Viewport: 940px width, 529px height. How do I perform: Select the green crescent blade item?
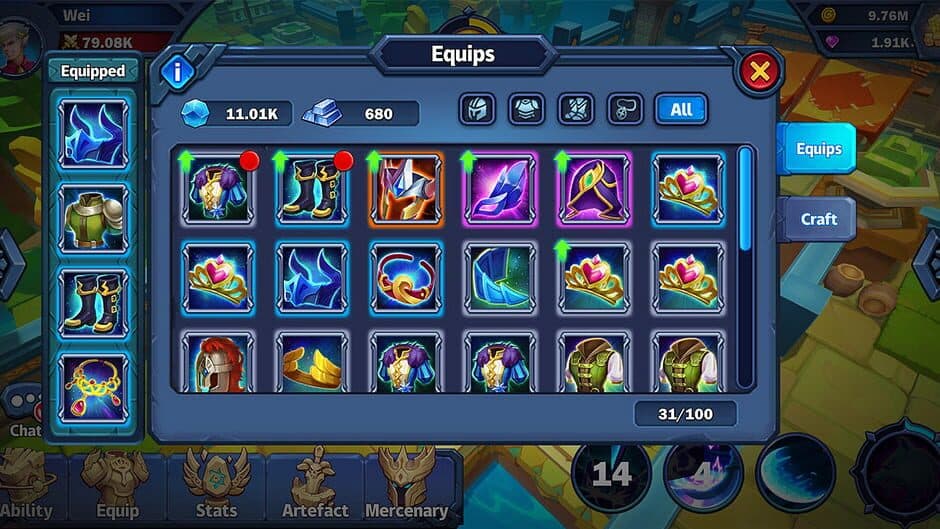tap(499, 277)
